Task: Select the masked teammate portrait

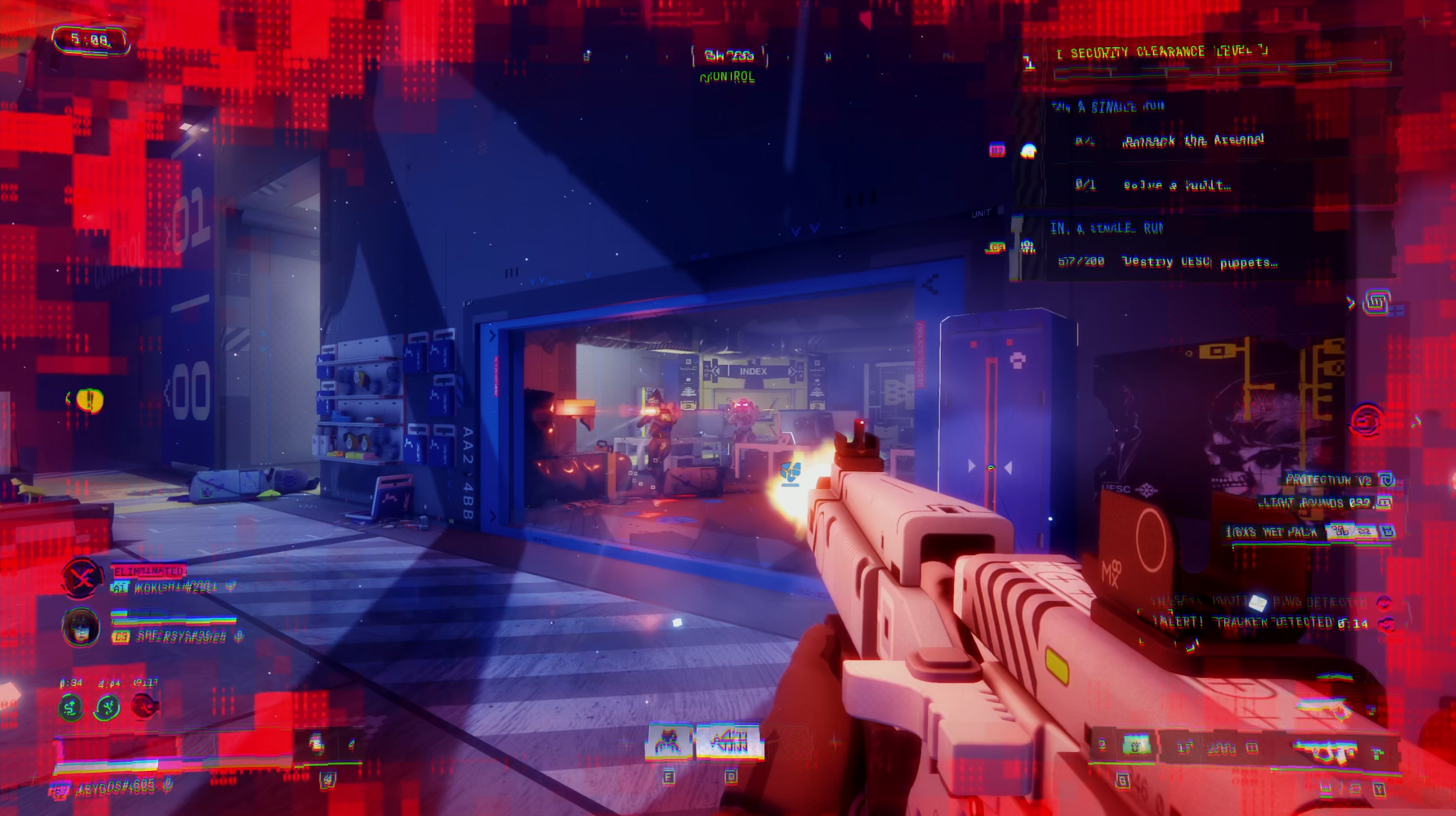Action: [x=80, y=626]
